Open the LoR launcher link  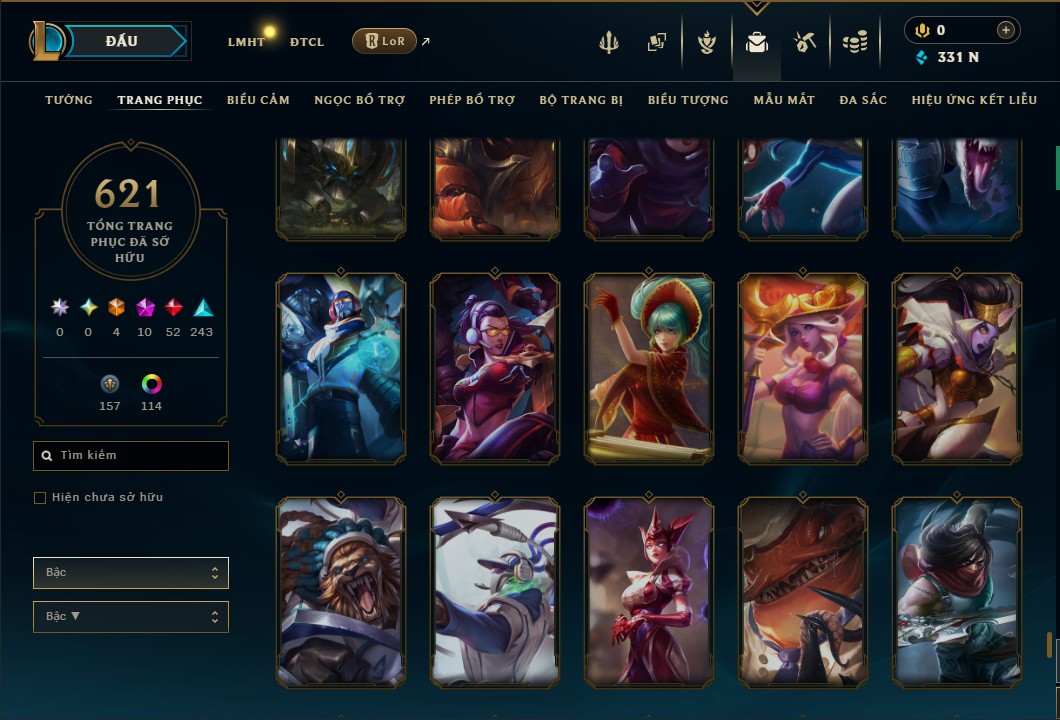coord(385,41)
